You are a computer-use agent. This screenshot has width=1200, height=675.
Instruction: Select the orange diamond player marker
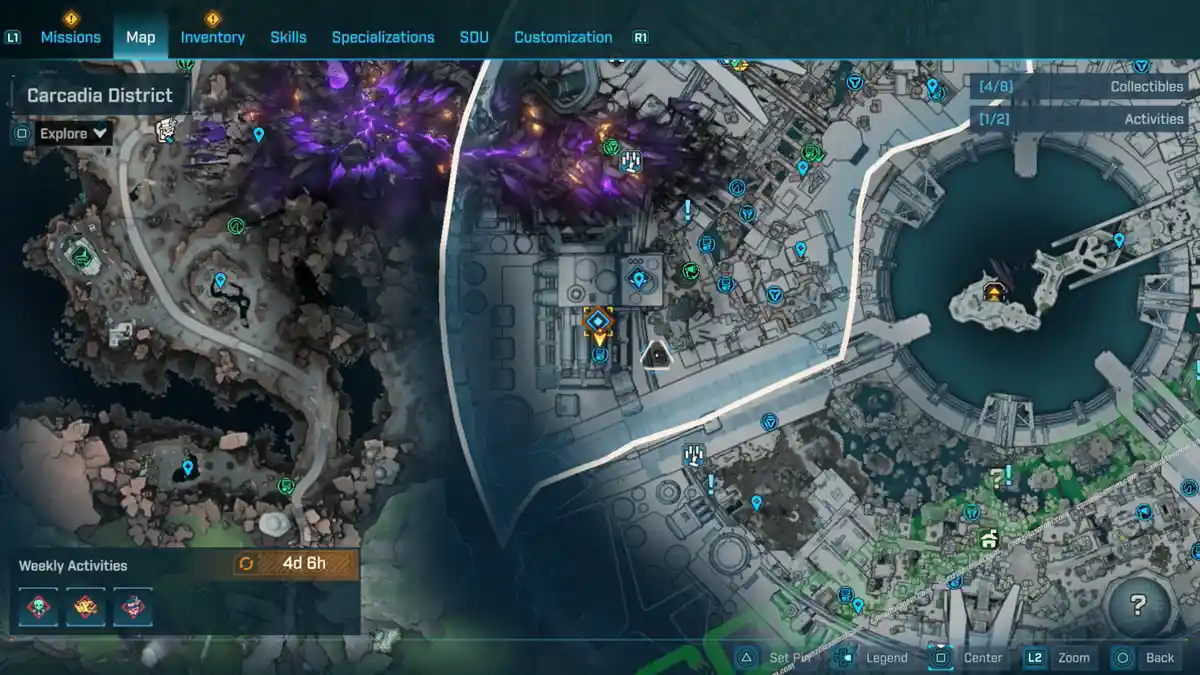coord(598,321)
